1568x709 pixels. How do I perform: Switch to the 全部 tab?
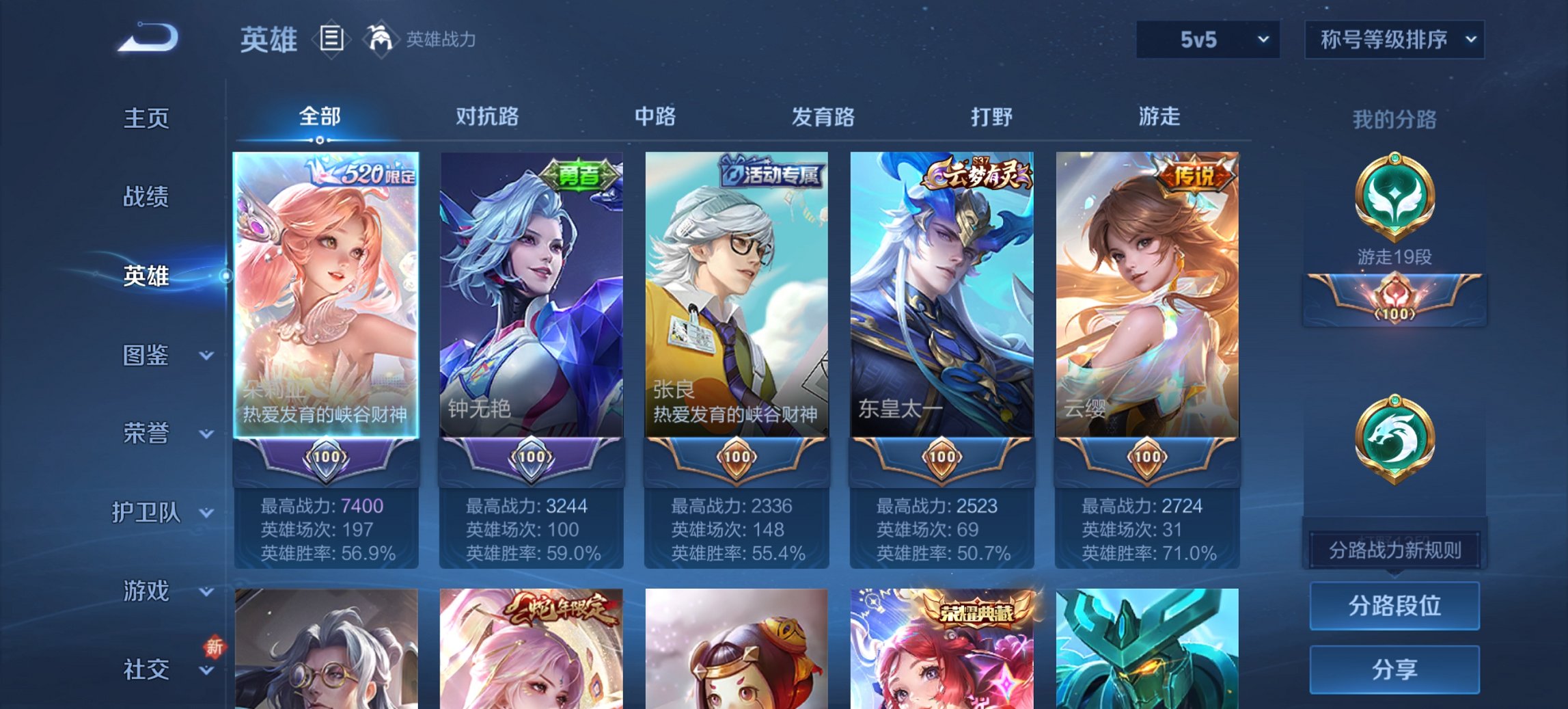pos(318,117)
